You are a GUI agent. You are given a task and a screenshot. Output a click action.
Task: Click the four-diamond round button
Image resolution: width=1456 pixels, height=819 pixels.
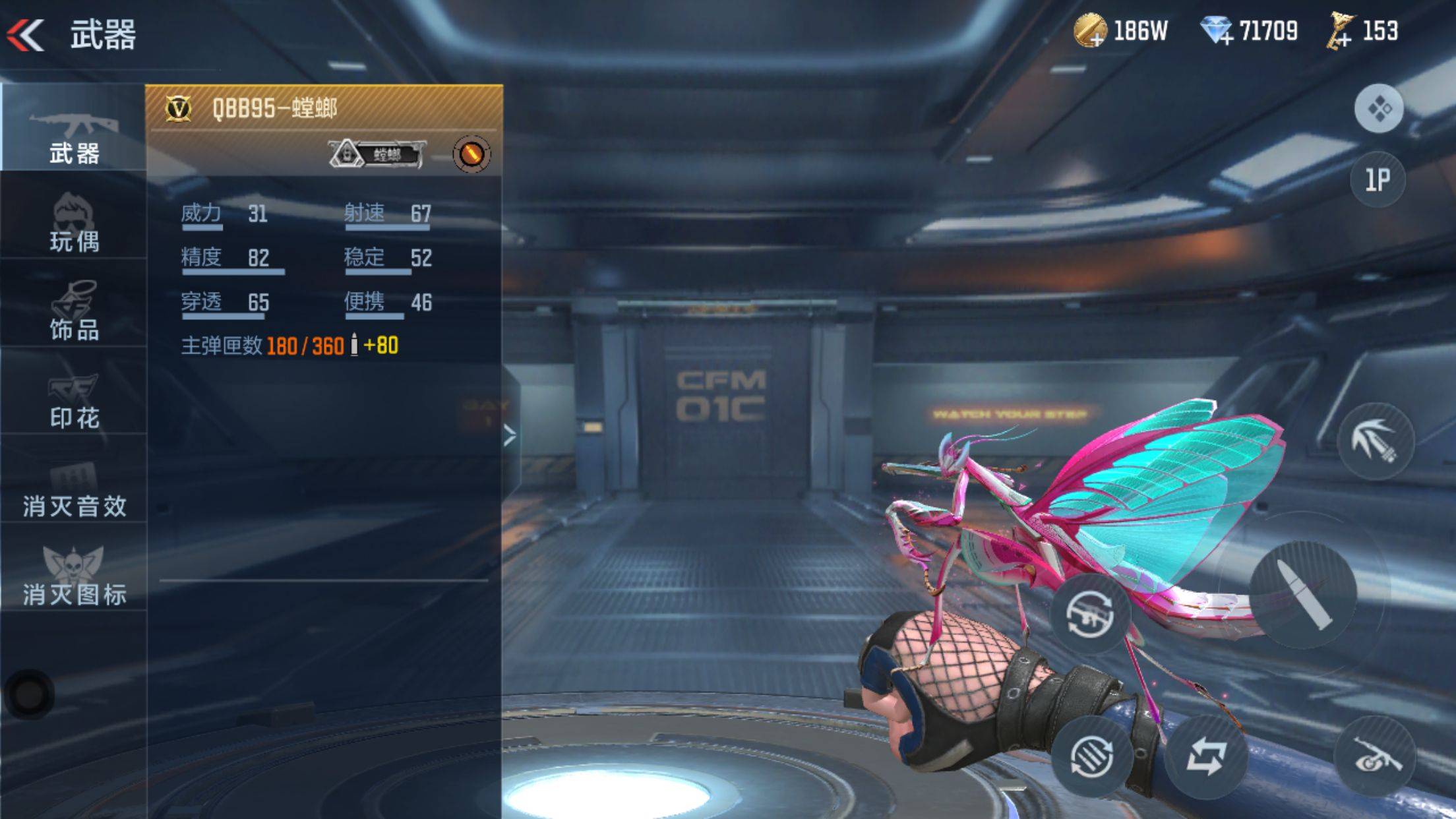pos(1378,109)
